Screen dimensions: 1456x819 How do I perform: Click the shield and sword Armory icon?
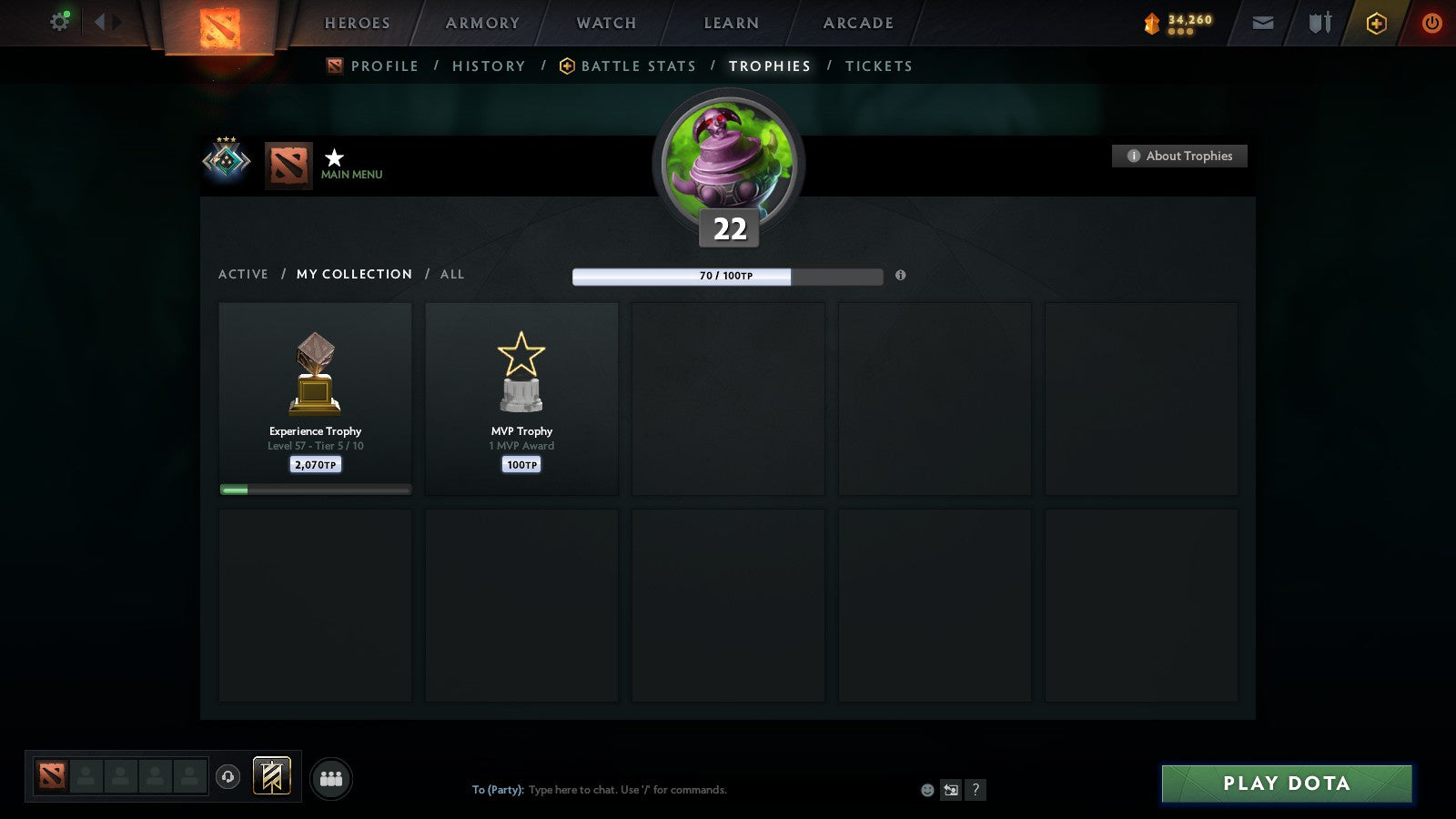pos(1319,23)
